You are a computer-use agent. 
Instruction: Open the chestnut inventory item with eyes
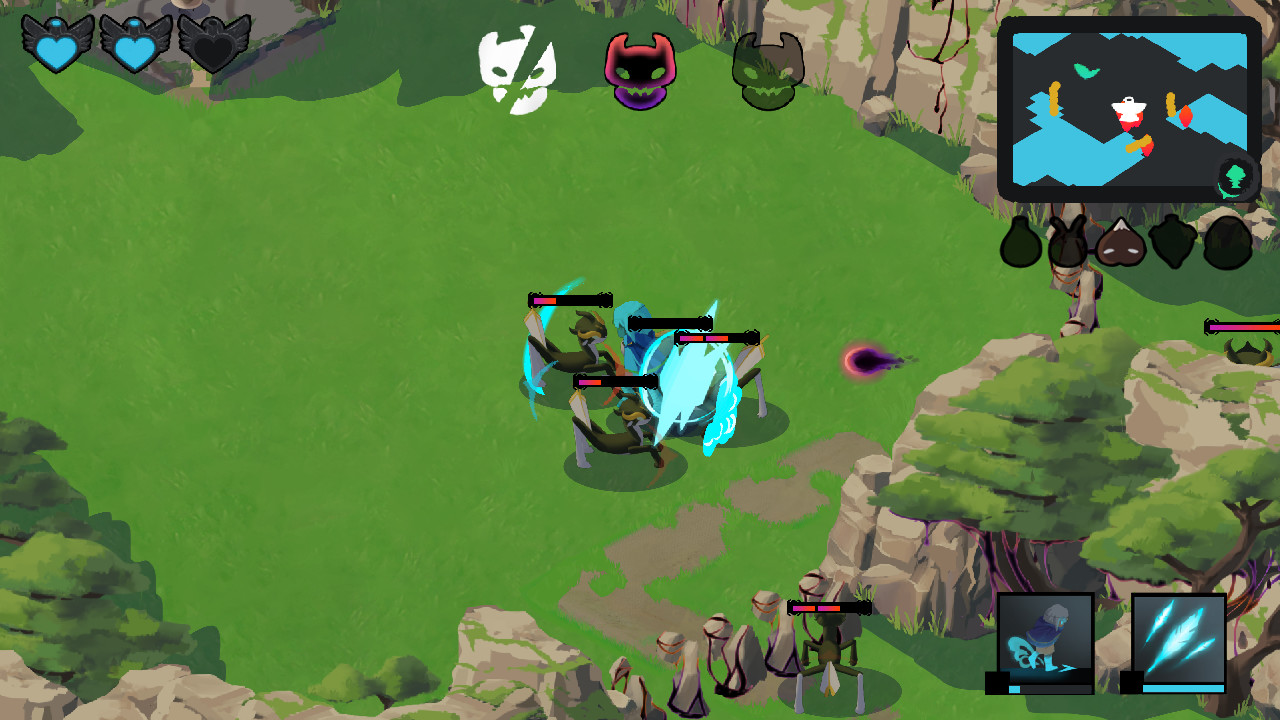1120,244
